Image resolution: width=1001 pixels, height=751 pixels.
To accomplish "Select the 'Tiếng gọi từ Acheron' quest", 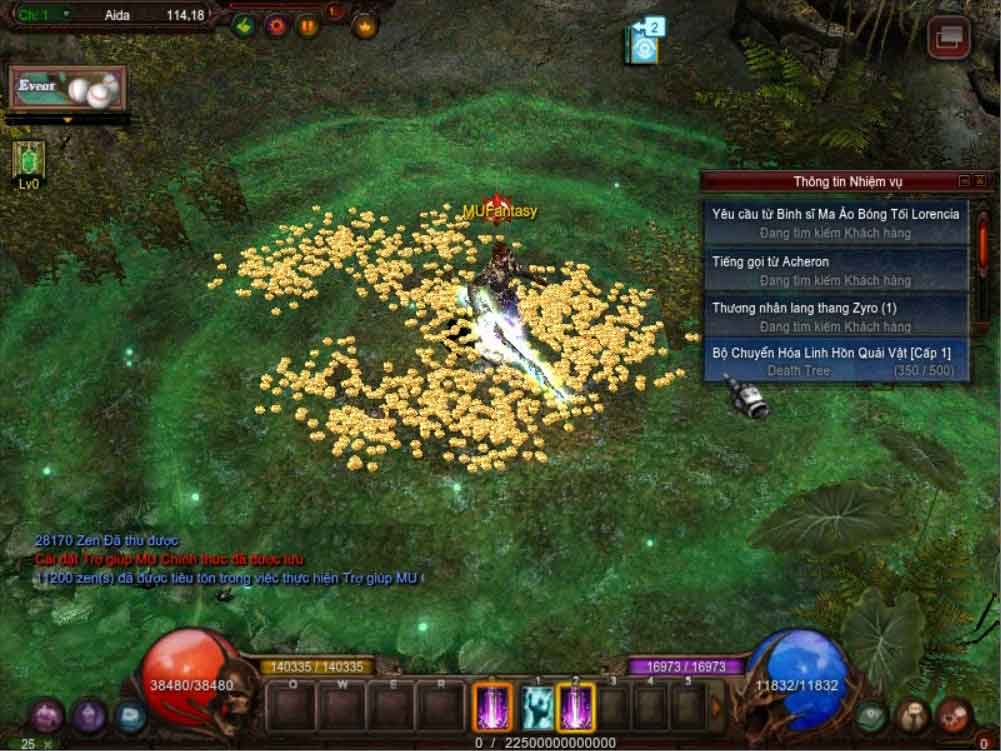I will coord(835,270).
